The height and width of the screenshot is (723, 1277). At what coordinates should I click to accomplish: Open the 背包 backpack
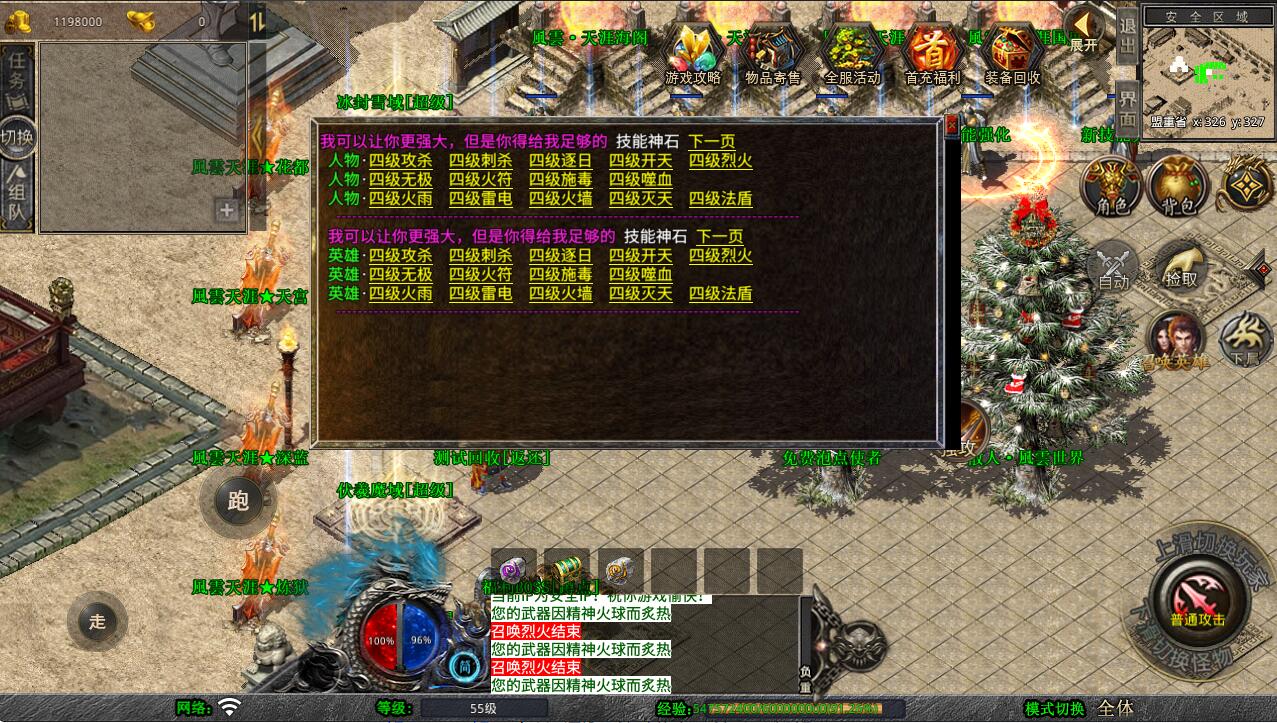click(x=1179, y=187)
